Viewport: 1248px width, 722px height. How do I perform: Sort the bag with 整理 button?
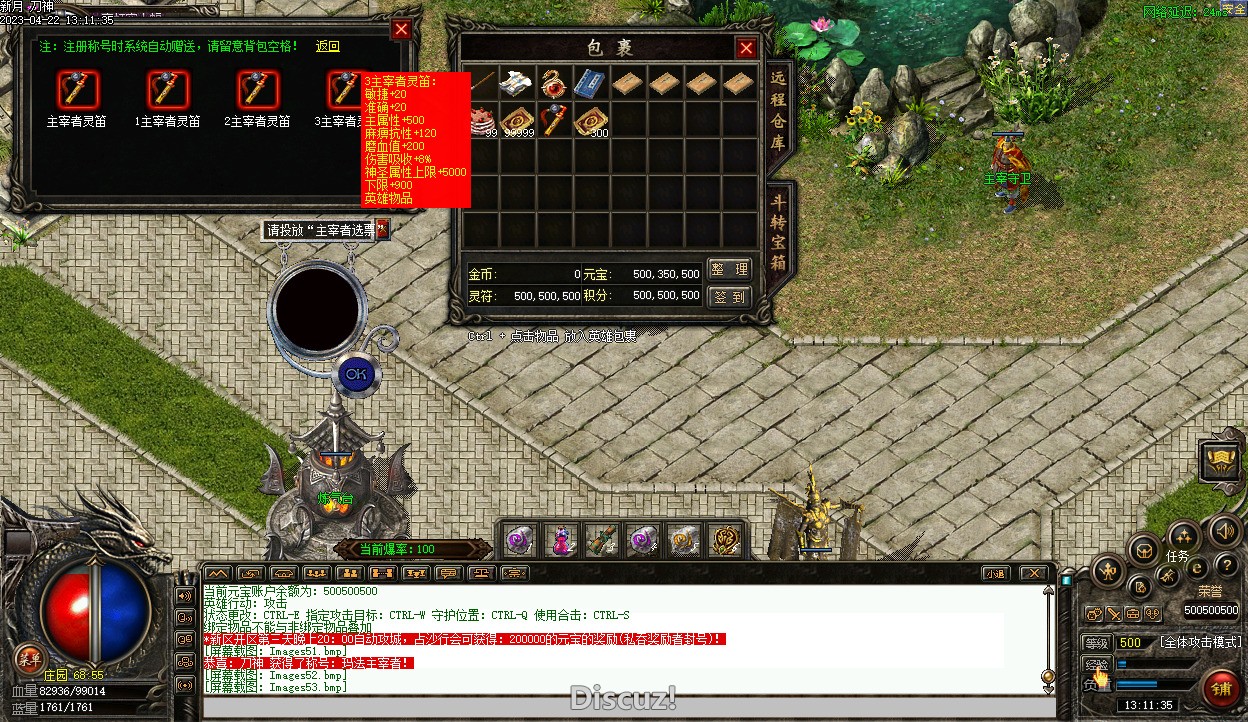click(x=729, y=270)
